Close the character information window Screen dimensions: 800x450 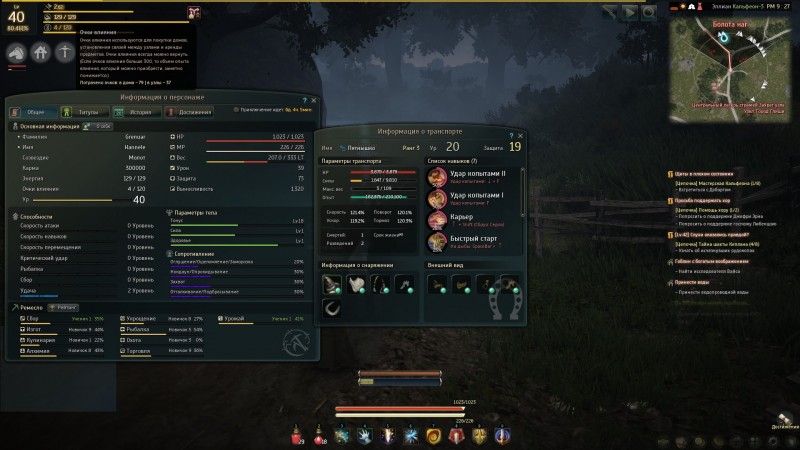click(x=313, y=100)
